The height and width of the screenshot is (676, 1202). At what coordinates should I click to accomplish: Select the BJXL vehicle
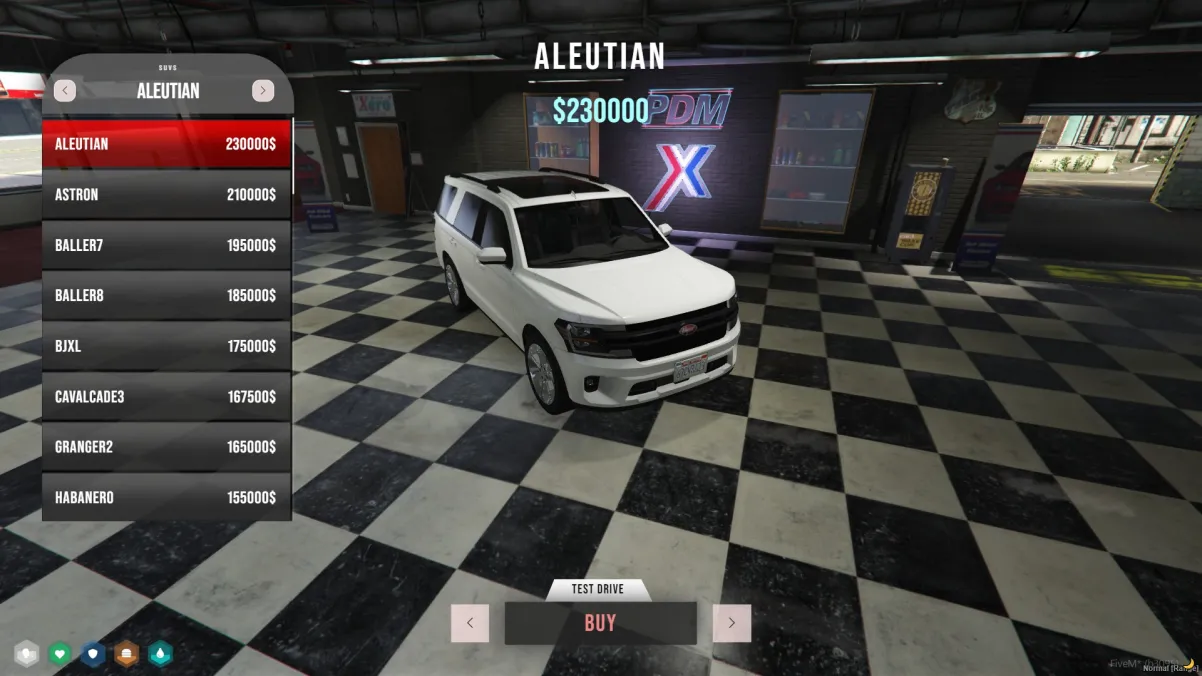tap(166, 346)
